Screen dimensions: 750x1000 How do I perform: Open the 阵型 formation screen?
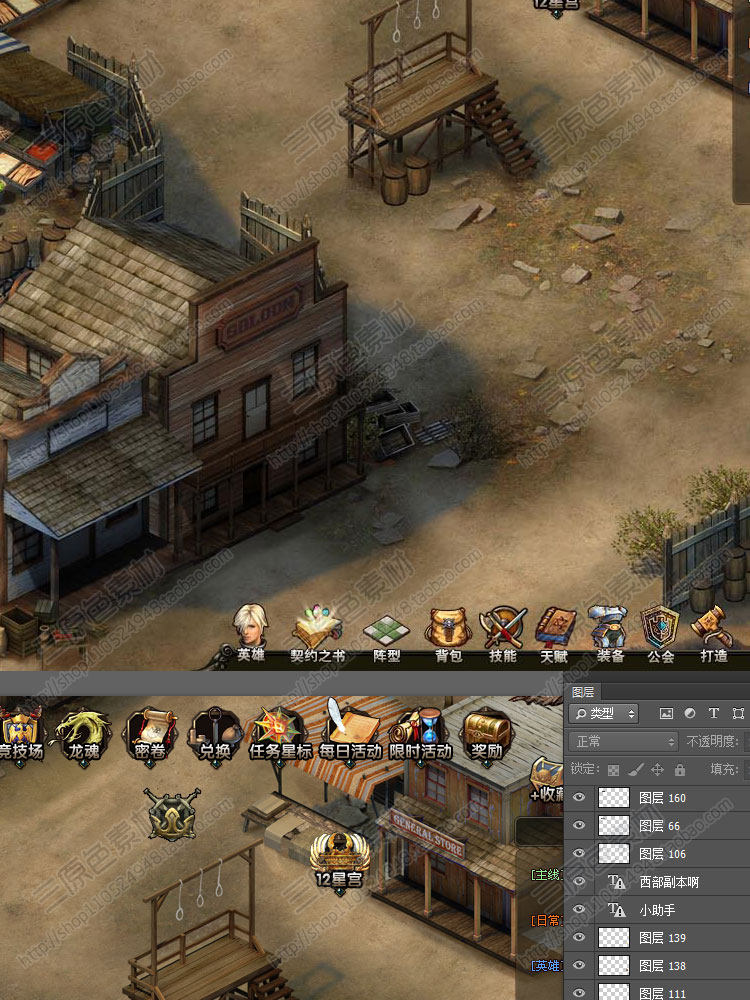click(x=386, y=632)
